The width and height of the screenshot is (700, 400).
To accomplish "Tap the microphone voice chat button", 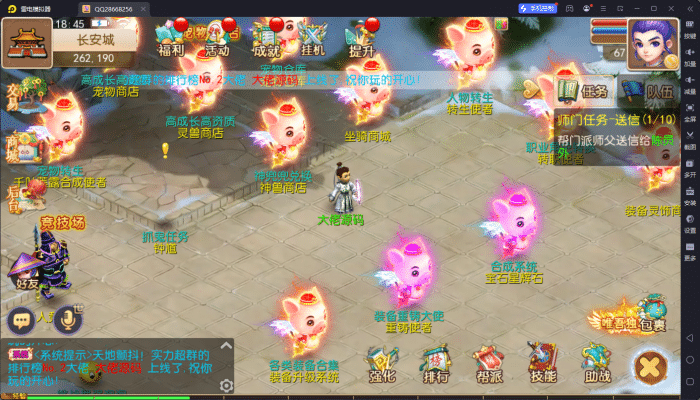I will [69, 320].
